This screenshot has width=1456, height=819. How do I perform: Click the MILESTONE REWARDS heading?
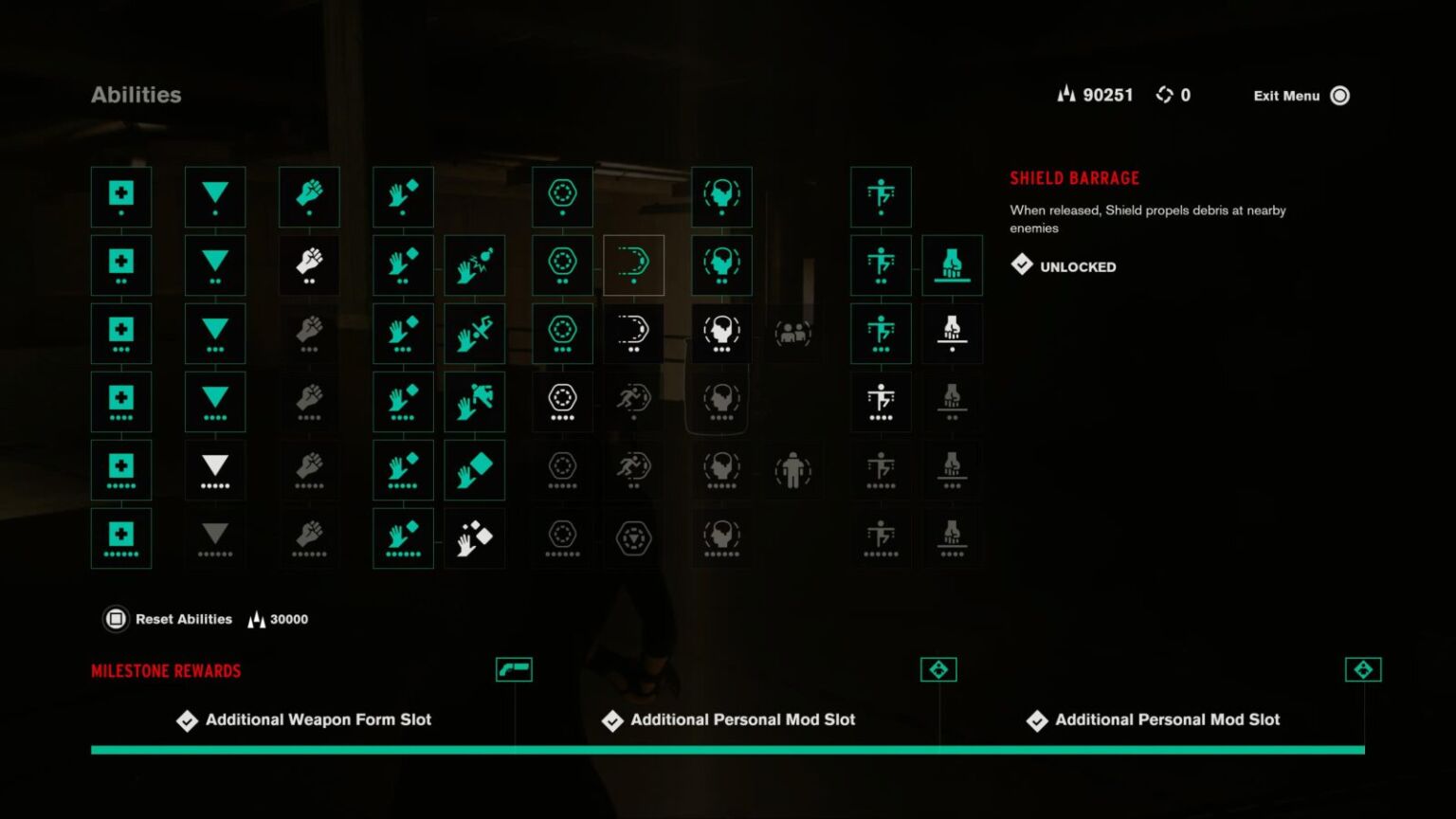click(x=166, y=671)
